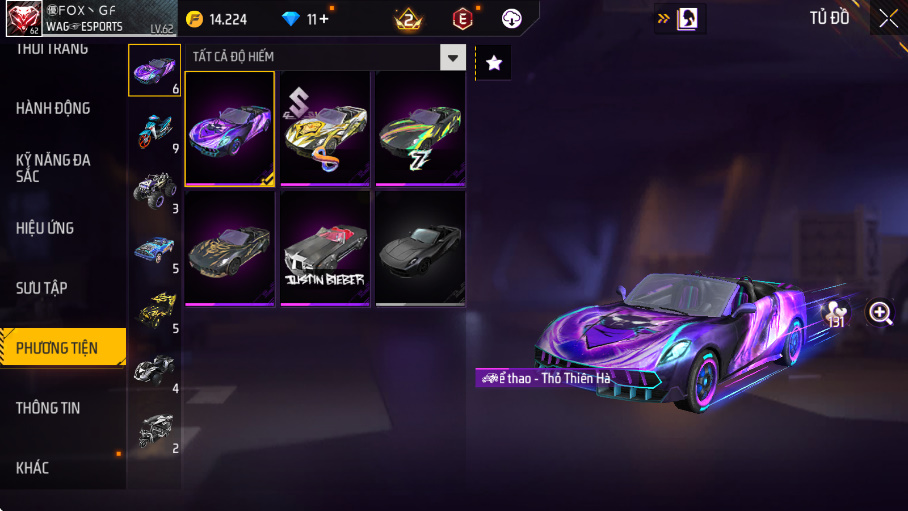Choose the plain black sports car skin
Screen dimensions: 908x511
(420, 248)
